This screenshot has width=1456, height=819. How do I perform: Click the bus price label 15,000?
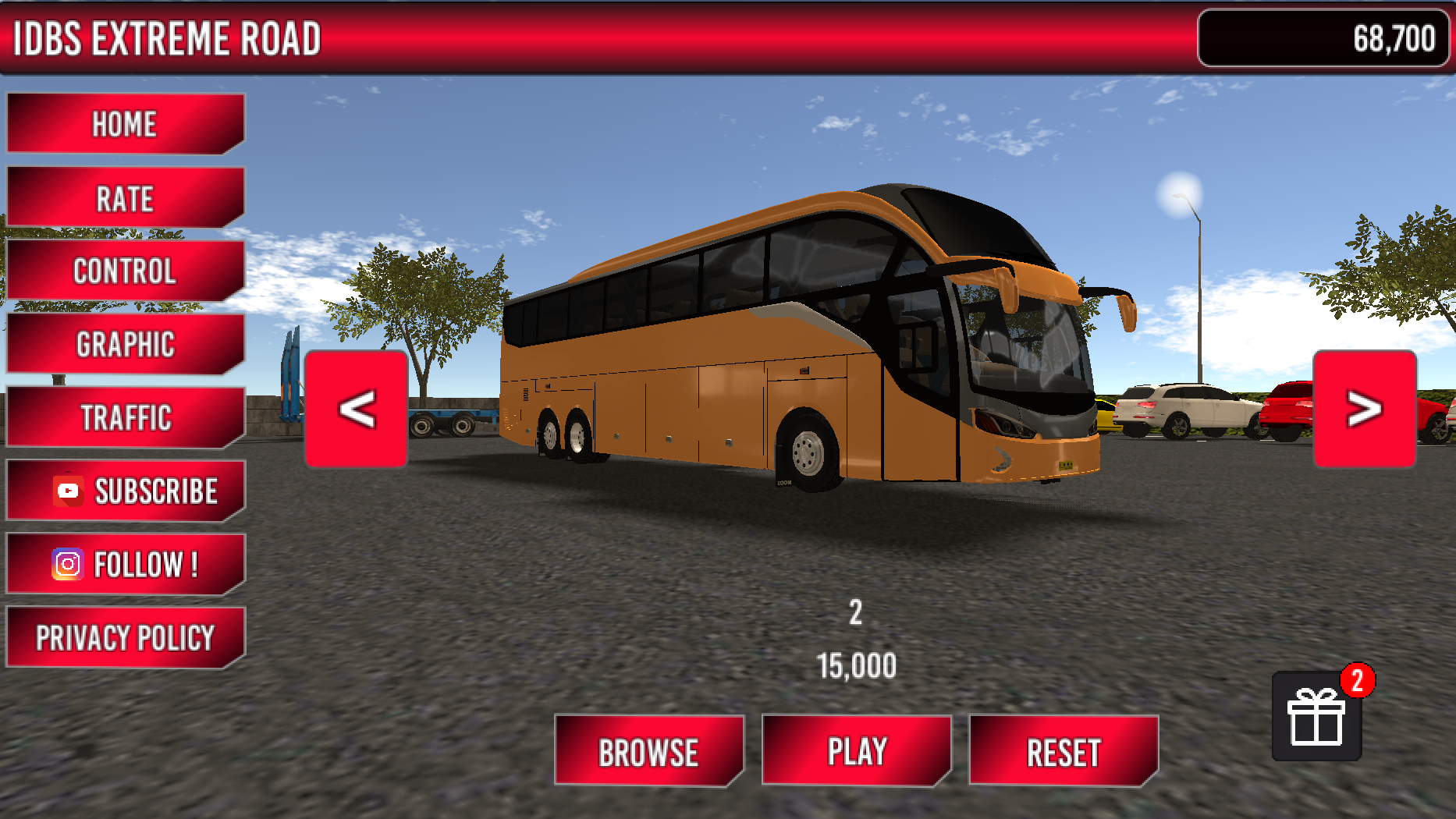pyautogui.click(x=855, y=665)
